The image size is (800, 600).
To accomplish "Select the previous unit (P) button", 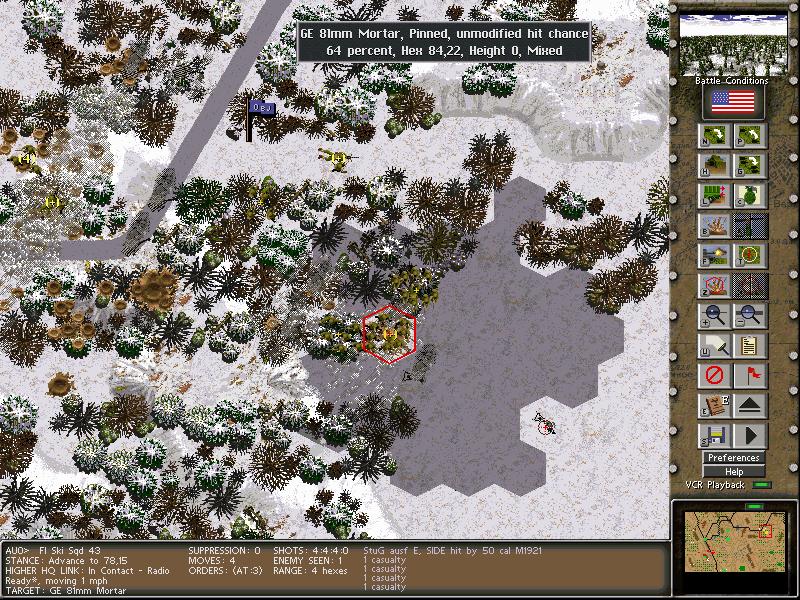I will [x=750, y=136].
